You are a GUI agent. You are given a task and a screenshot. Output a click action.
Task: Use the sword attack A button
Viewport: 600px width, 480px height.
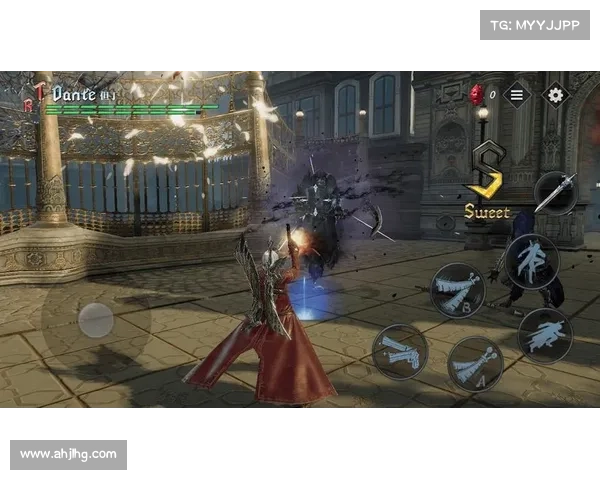click(x=474, y=363)
